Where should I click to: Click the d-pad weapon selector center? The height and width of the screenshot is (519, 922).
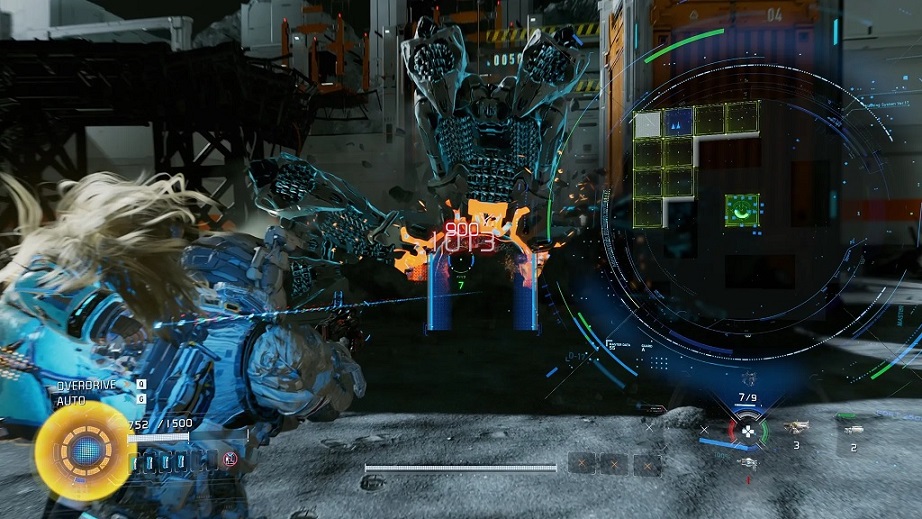pos(746,432)
